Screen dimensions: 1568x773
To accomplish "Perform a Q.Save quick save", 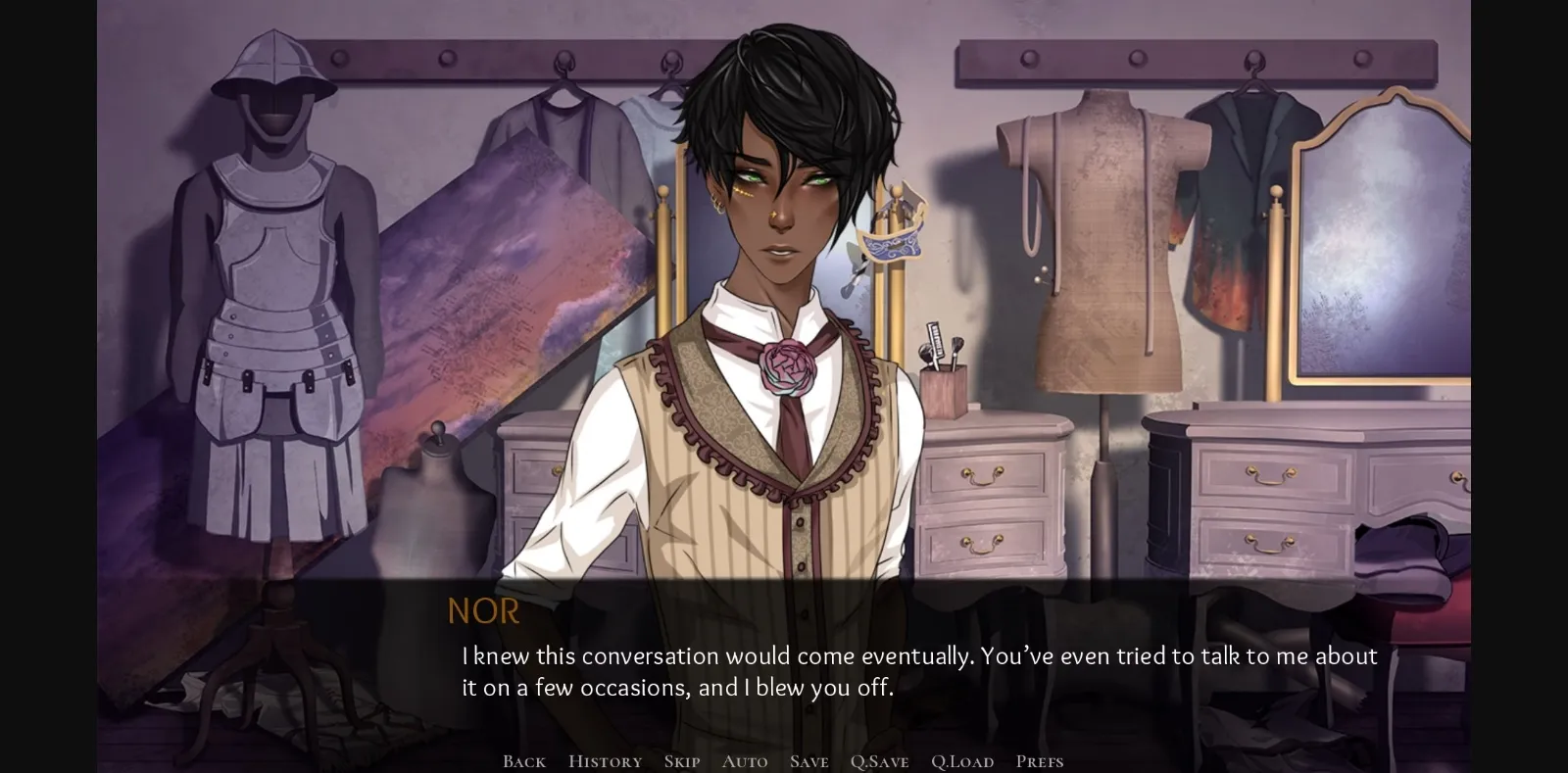I will (879, 760).
